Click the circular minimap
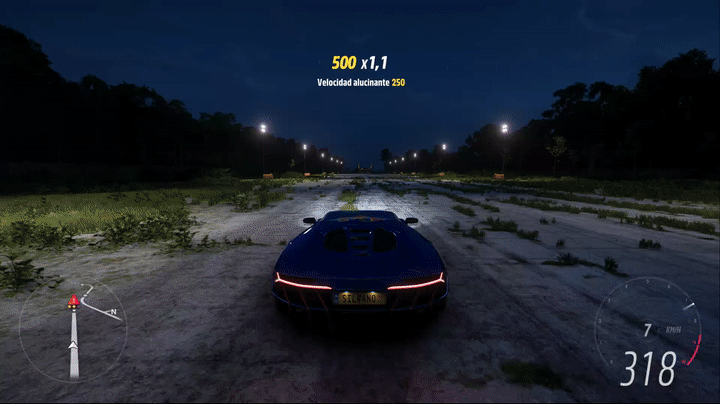Image resolution: width=720 pixels, height=404 pixels. coord(73,331)
